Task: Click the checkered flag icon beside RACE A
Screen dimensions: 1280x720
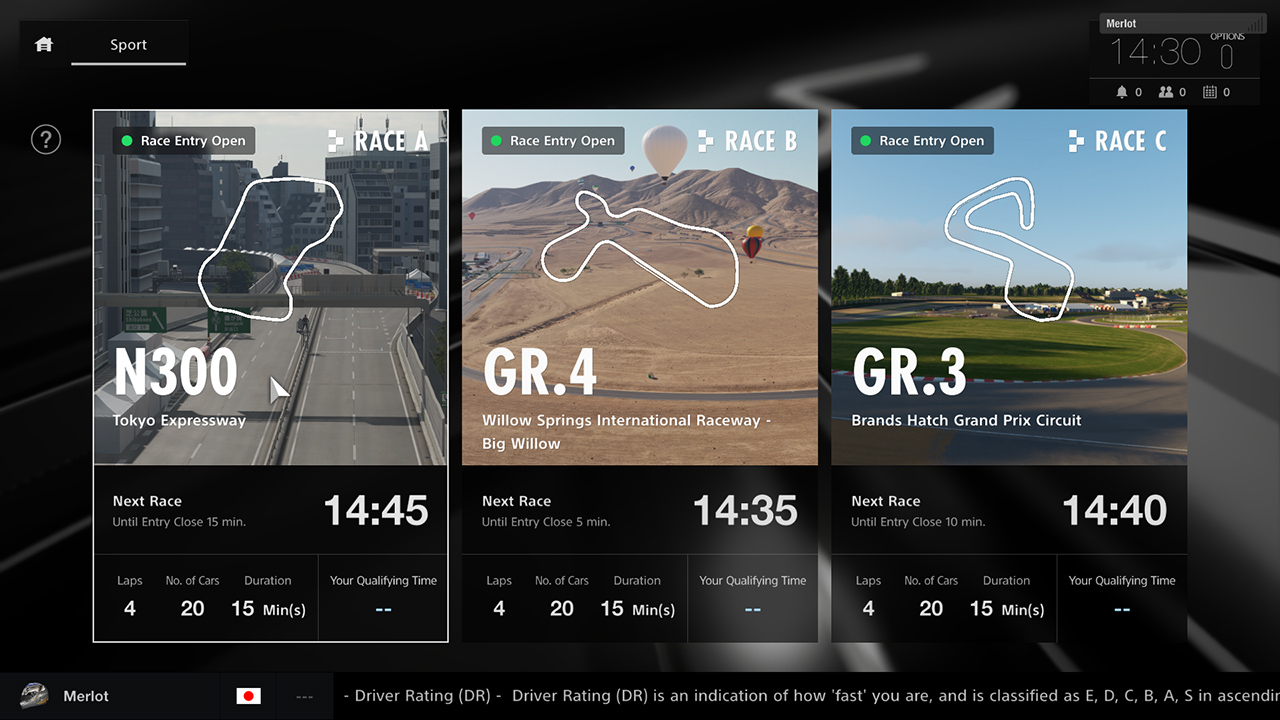Action: pos(335,141)
